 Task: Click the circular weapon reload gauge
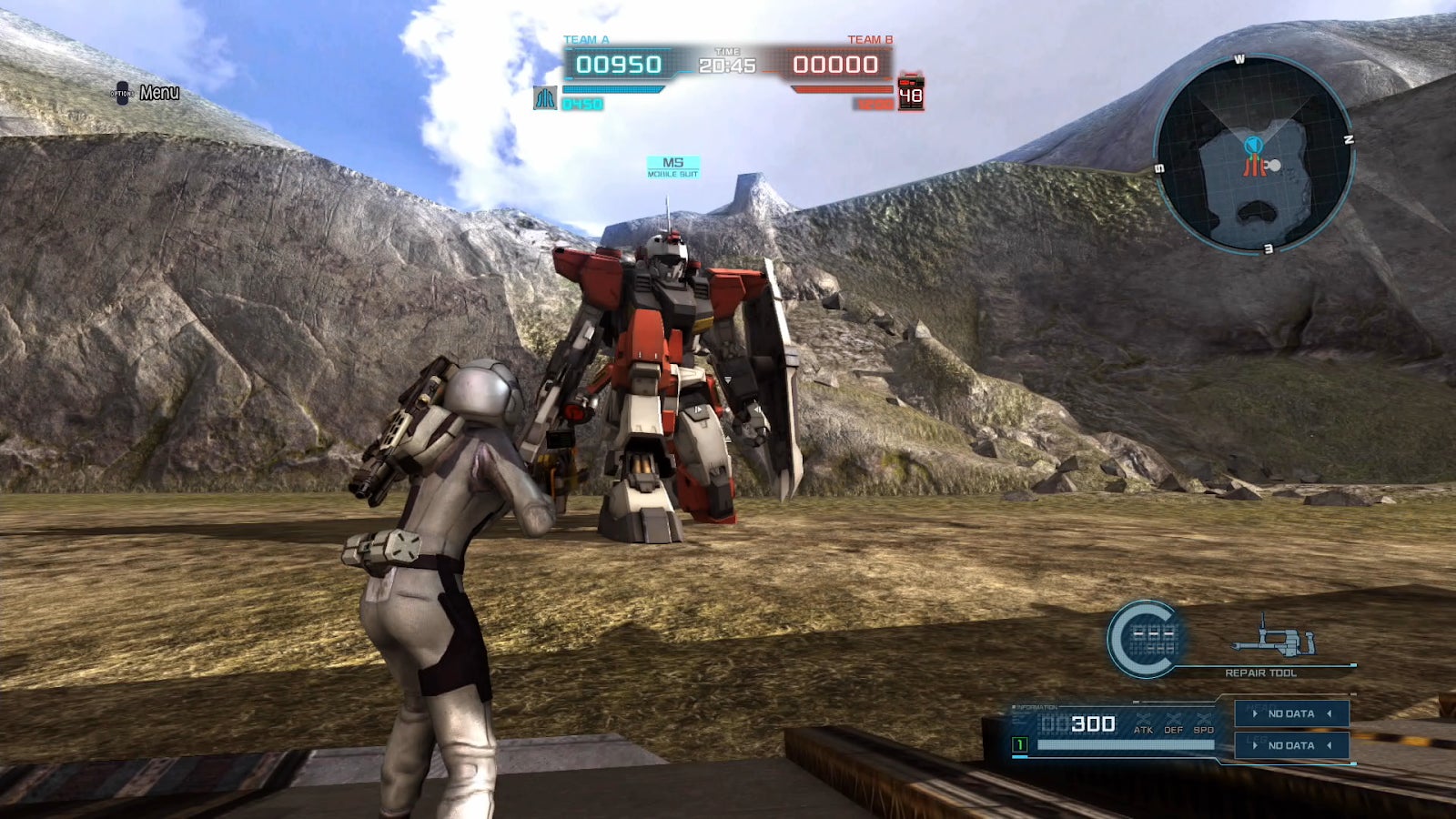coord(1145,639)
